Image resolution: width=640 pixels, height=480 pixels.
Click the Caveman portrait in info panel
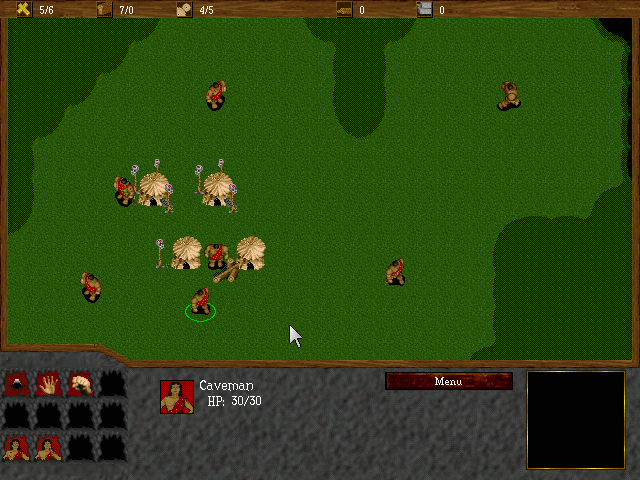tap(177, 397)
